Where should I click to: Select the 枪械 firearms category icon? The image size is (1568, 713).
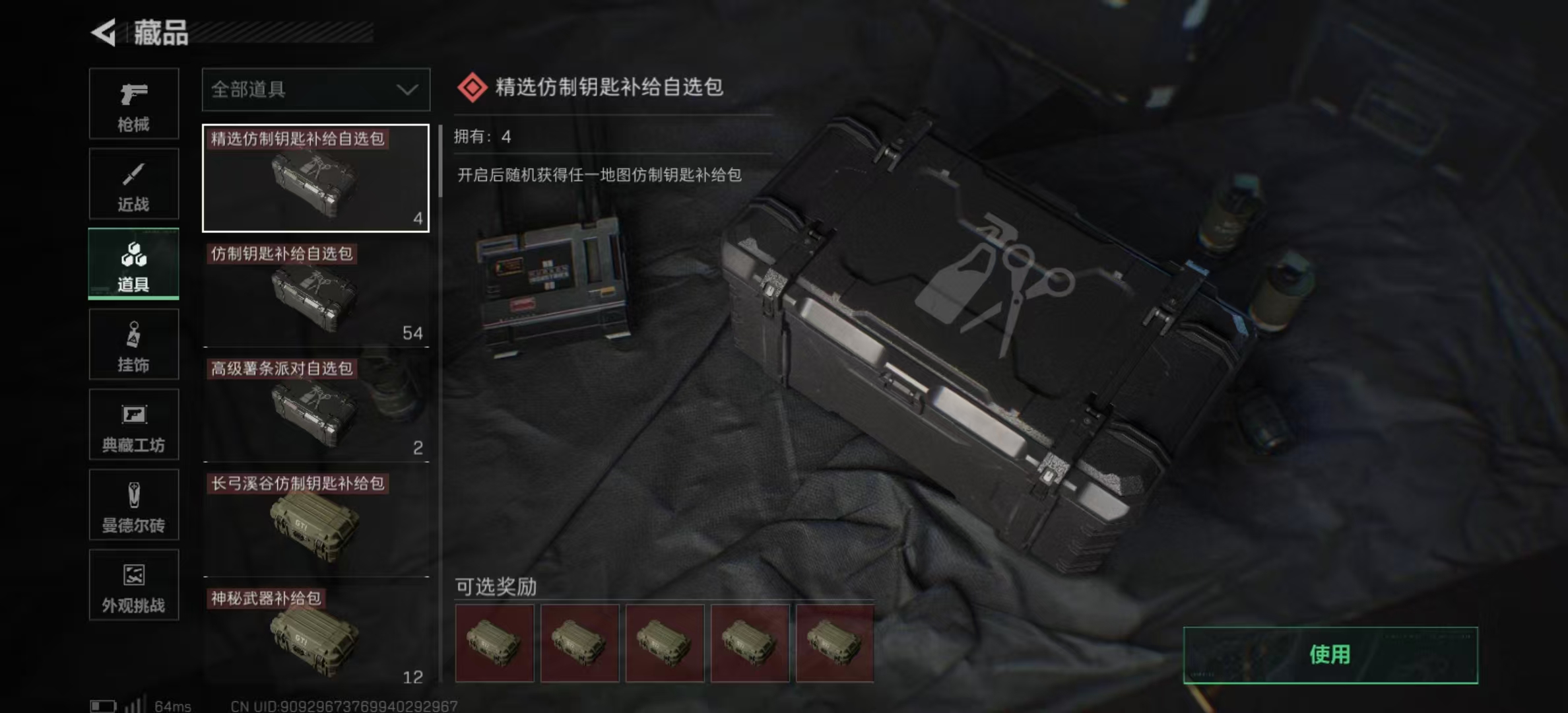pyautogui.click(x=133, y=104)
